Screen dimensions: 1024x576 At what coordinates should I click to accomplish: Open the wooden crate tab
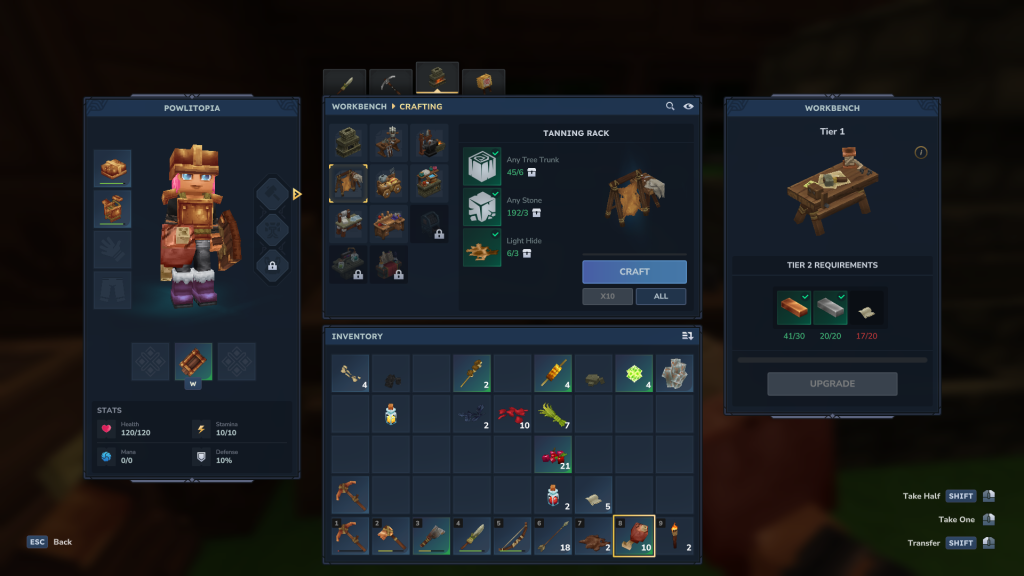[x=484, y=82]
